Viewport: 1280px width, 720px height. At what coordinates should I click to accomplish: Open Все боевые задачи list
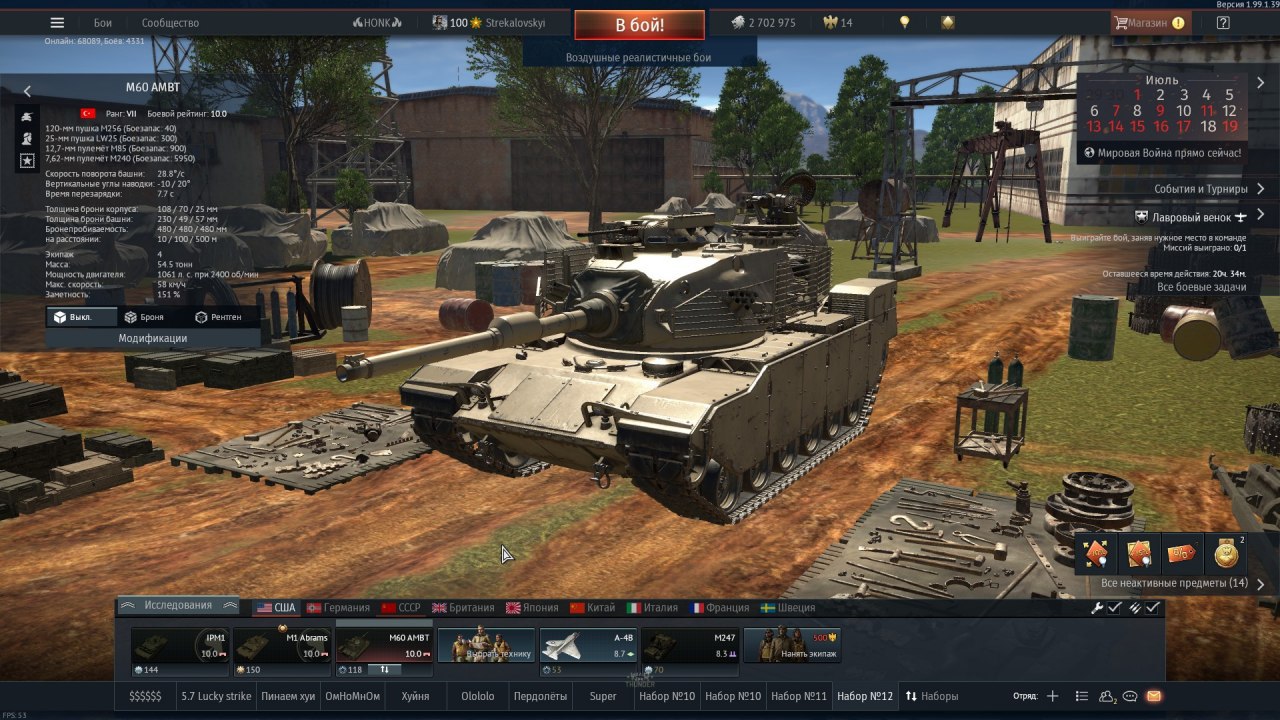[1201, 287]
